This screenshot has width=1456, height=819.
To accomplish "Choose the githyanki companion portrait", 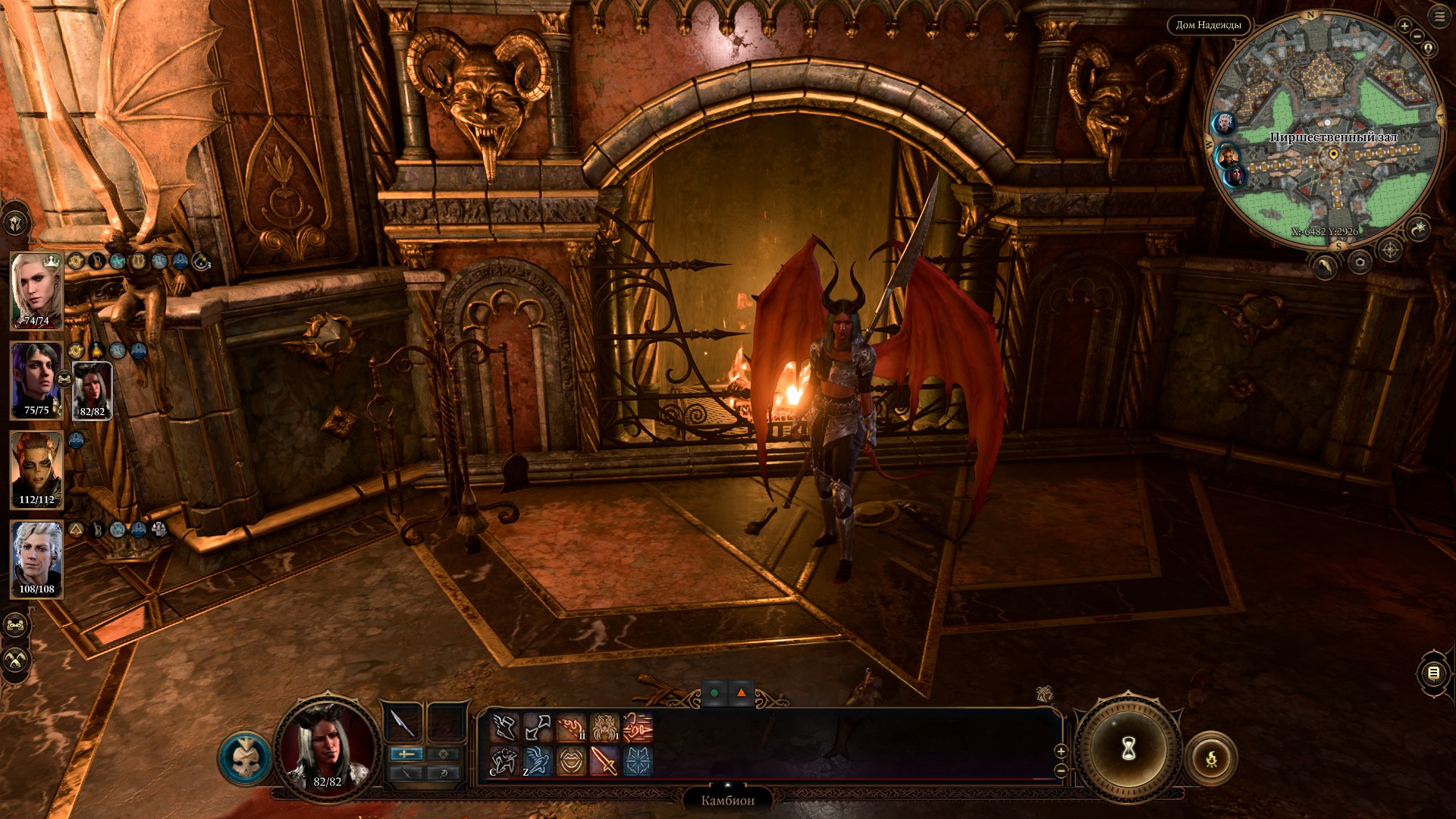I will click(x=36, y=470).
